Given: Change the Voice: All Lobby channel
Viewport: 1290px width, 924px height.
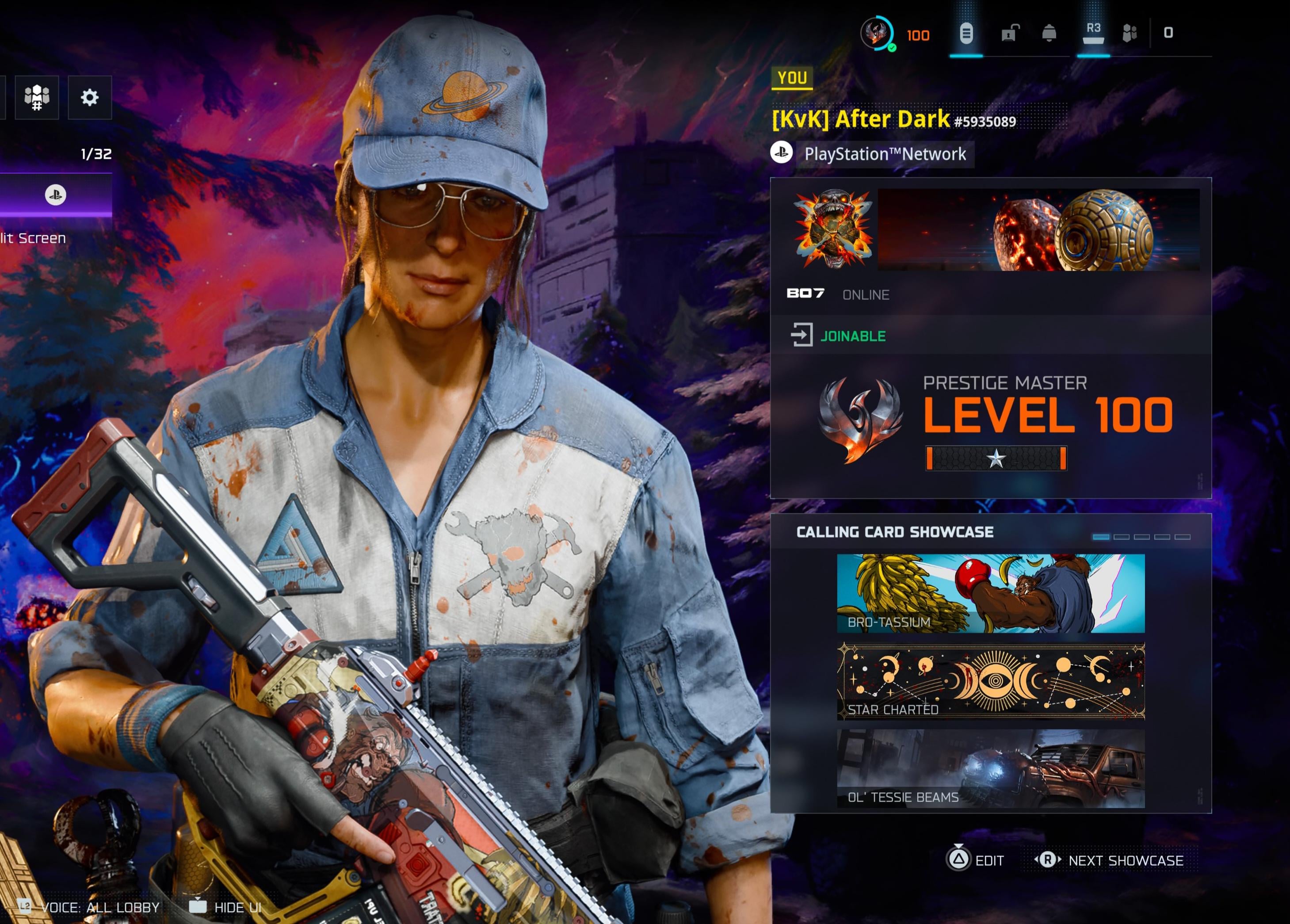Looking at the screenshot, I should [x=89, y=907].
